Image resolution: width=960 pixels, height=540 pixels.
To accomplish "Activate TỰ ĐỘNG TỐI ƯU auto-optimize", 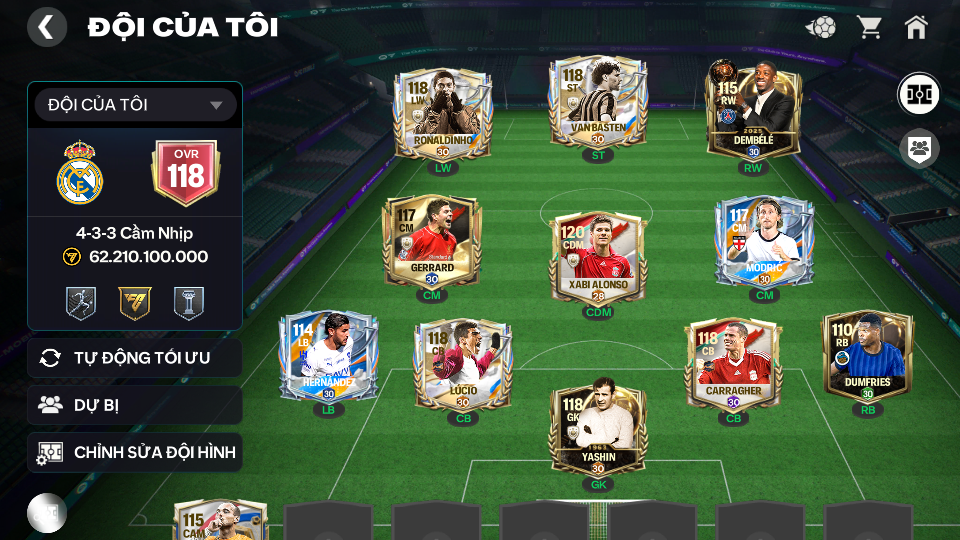I will coord(135,358).
